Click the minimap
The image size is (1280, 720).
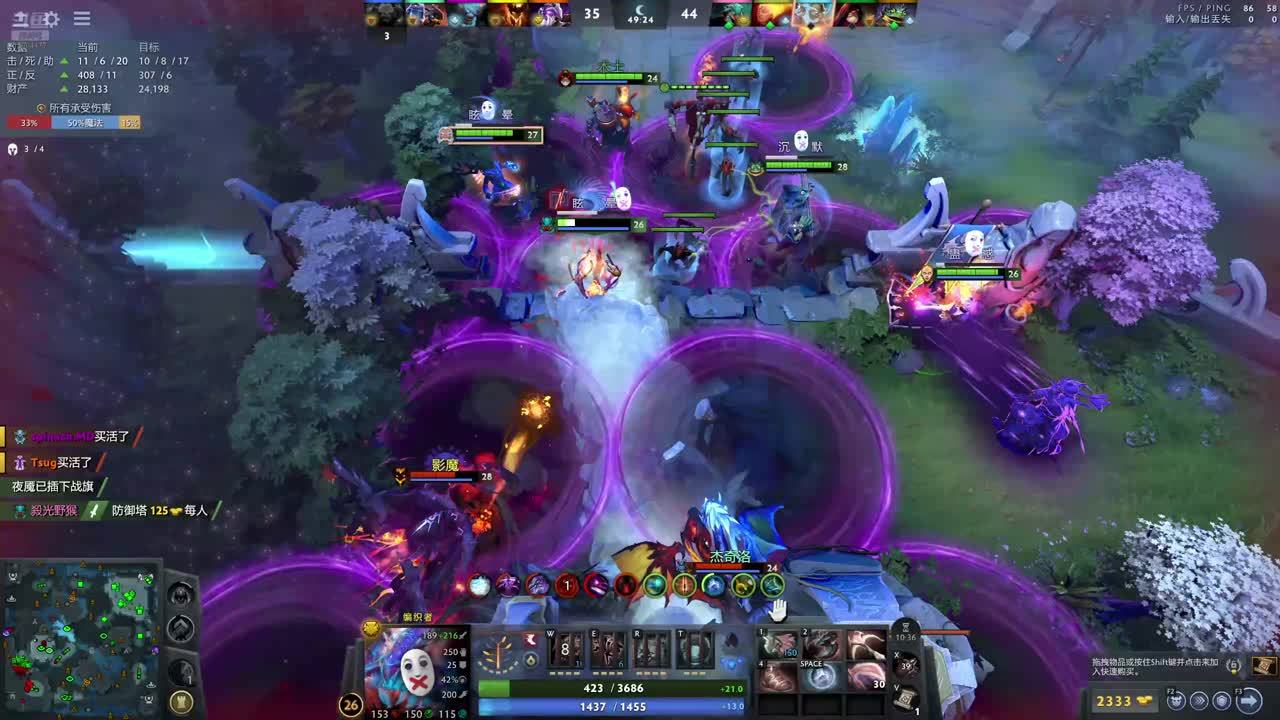pyautogui.click(x=82, y=636)
